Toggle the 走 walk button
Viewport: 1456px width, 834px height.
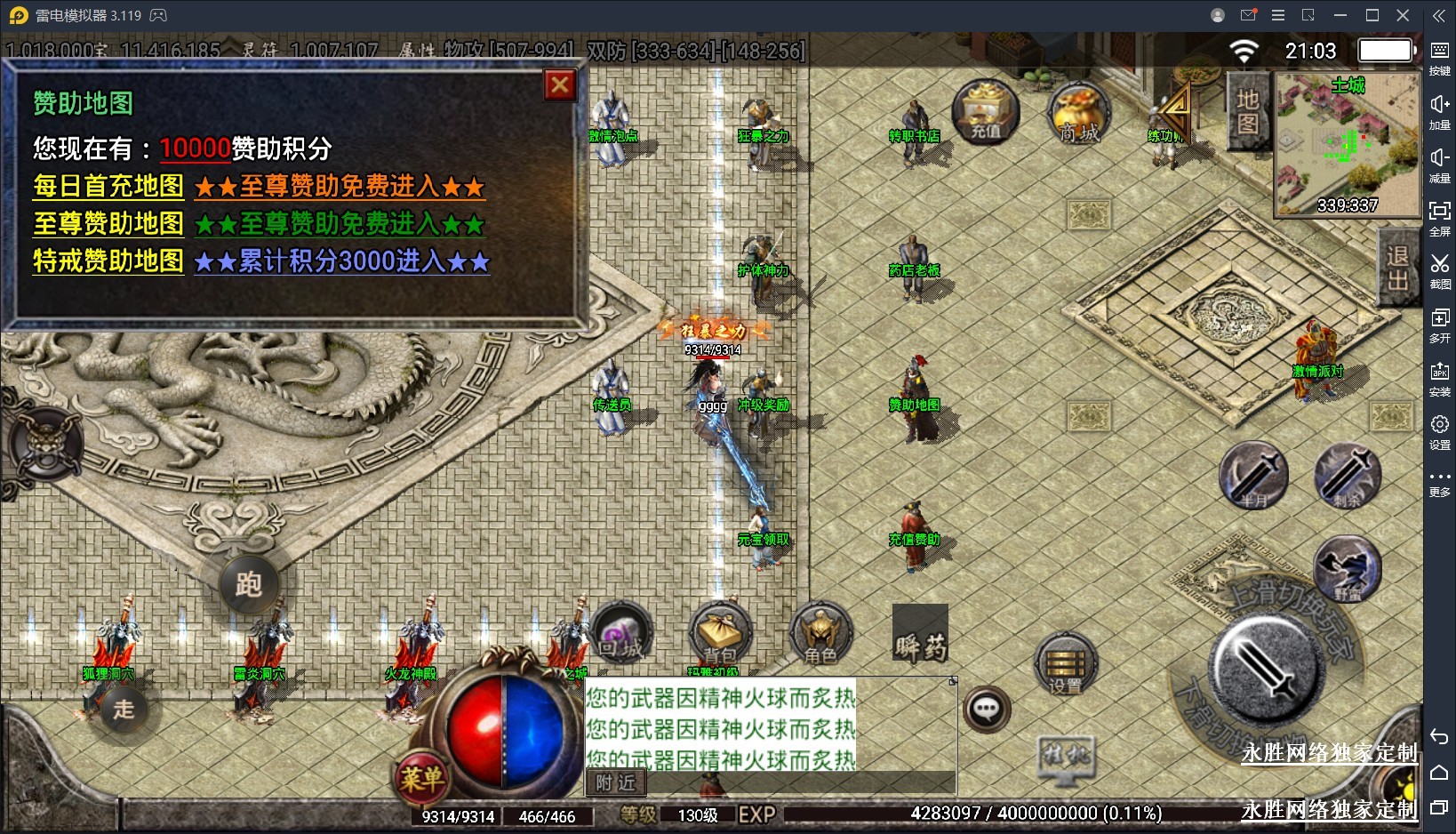pos(124,709)
